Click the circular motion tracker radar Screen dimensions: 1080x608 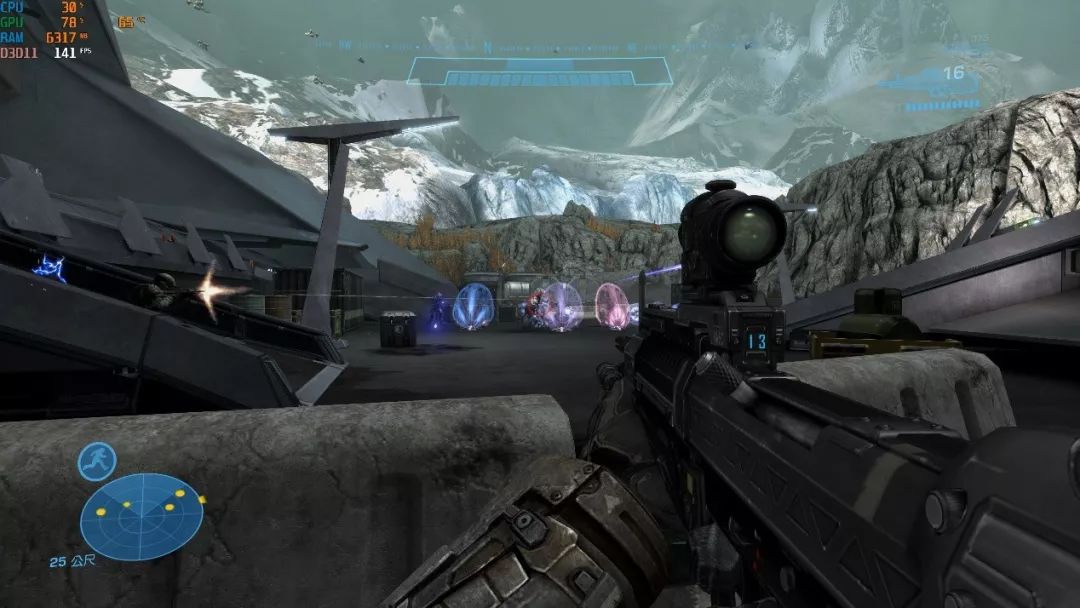click(x=141, y=516)
